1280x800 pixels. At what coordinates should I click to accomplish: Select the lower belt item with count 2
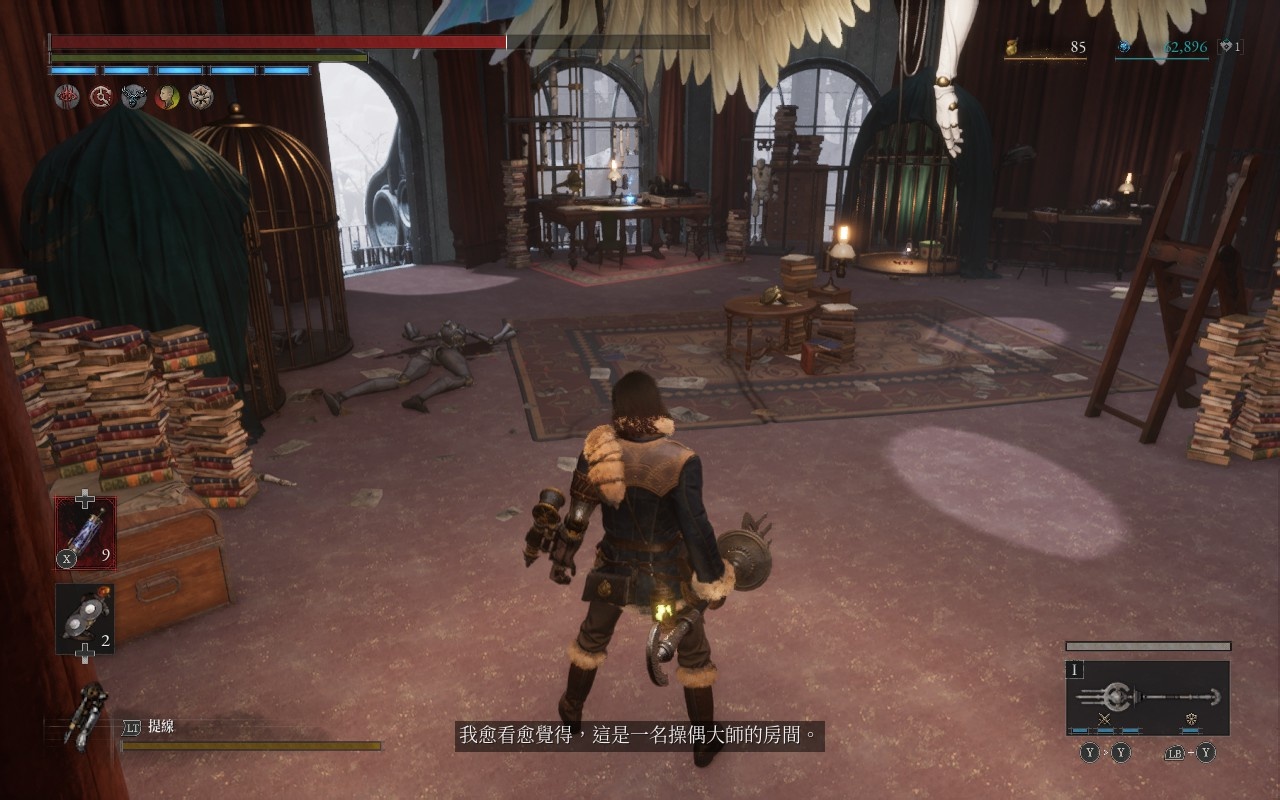84,619
